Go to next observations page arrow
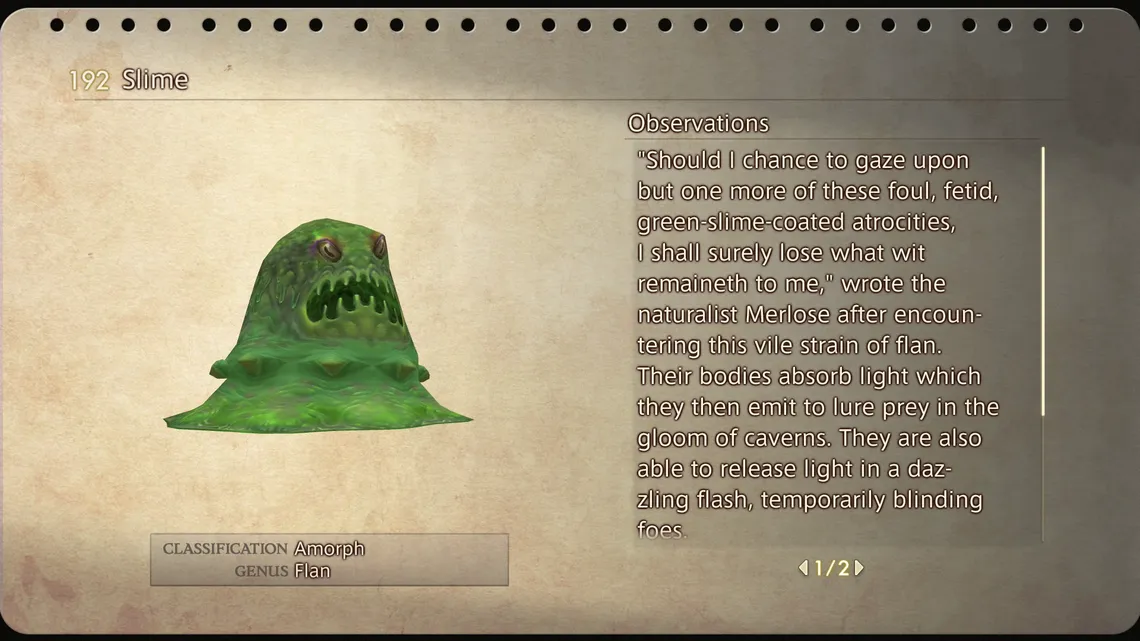This screenshot has height=641, width=1140. coord(859,568)
